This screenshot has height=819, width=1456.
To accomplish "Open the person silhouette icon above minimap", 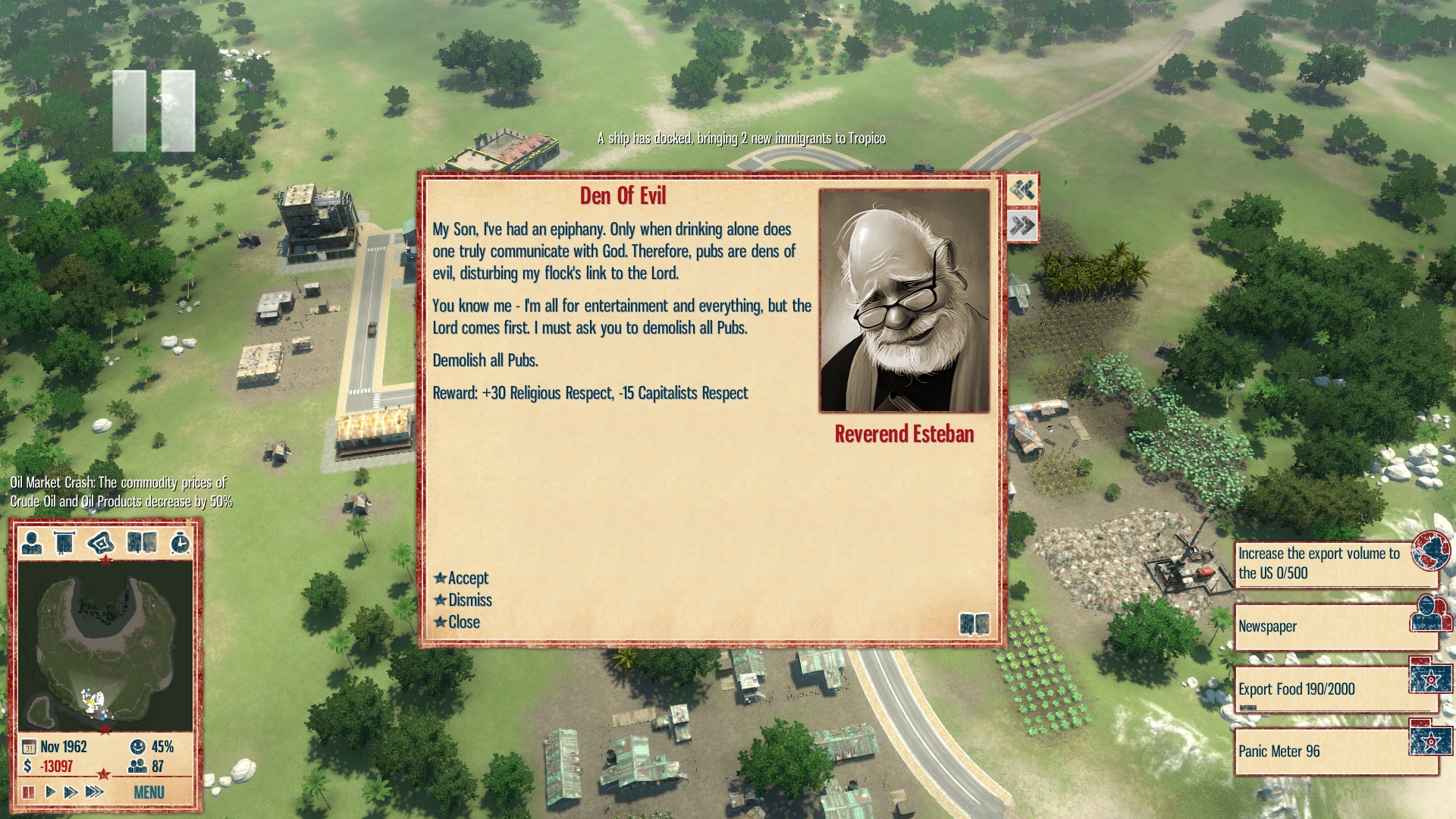I will pos(32,543).
